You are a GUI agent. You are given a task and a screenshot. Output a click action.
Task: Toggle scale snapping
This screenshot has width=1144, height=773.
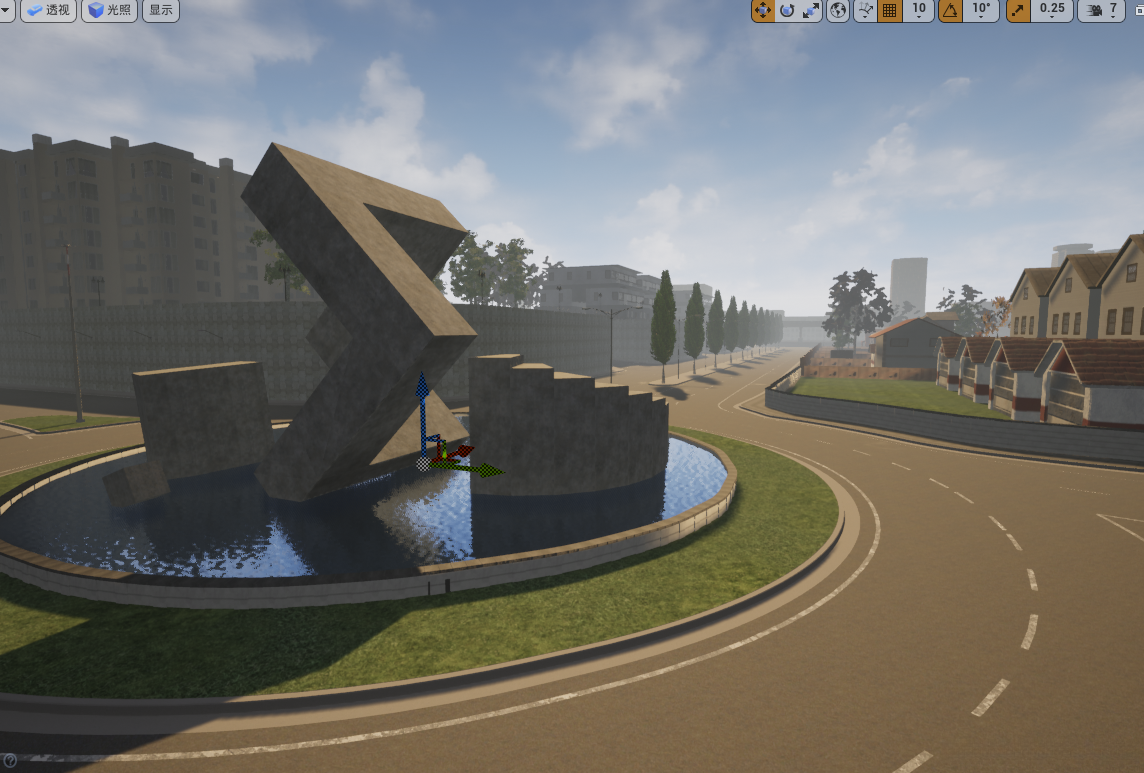click(1018, 10)
